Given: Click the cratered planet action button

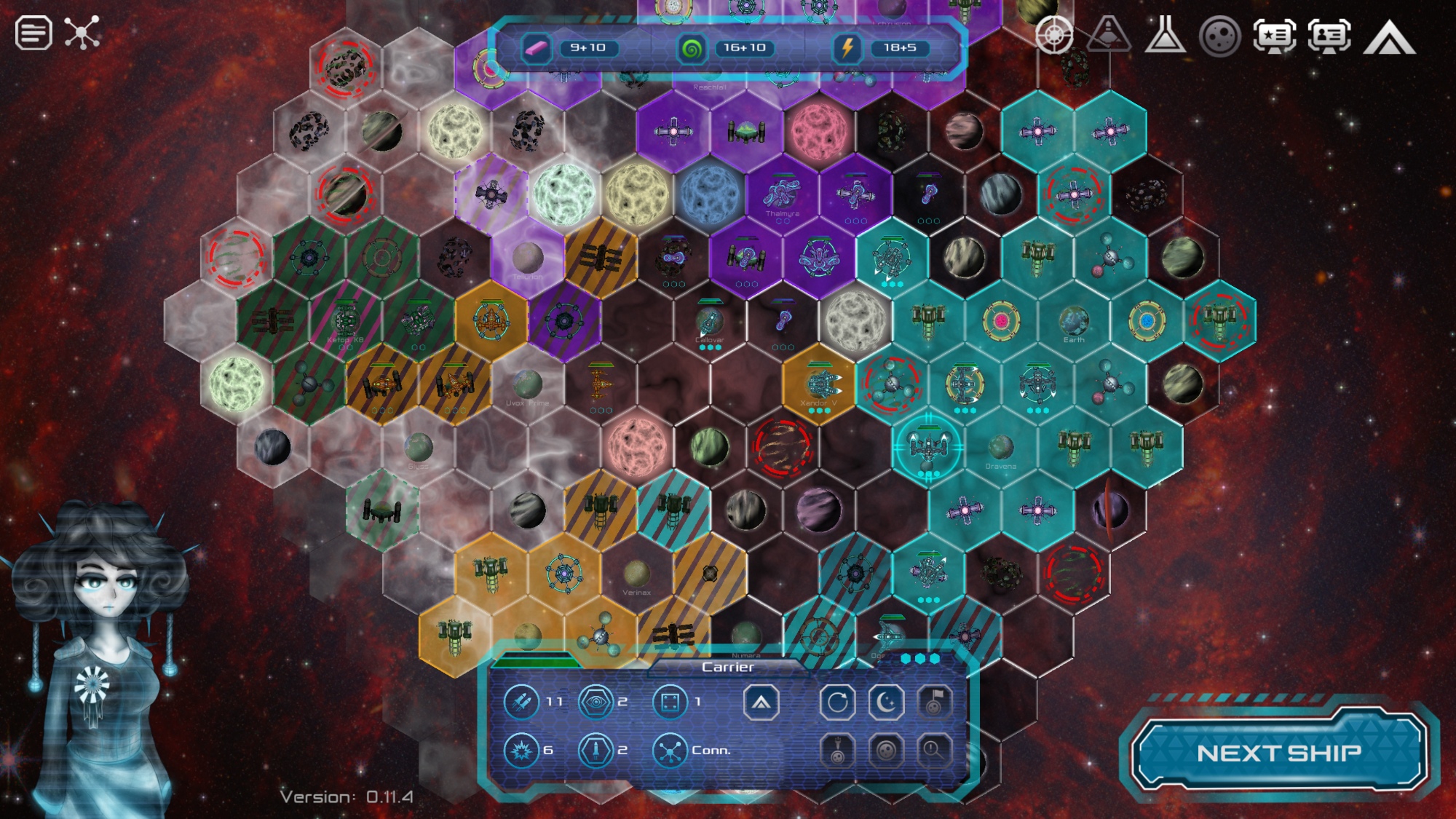Looking at the screenshot, I should pyautogui.click(x=886, y=749).
